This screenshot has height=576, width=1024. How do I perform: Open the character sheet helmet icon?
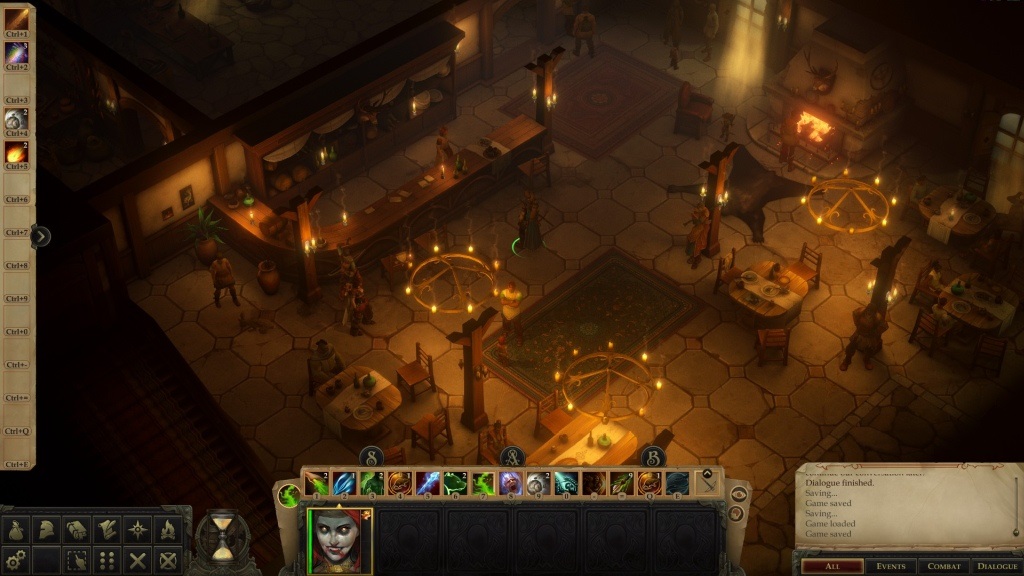tap(45, 530)
